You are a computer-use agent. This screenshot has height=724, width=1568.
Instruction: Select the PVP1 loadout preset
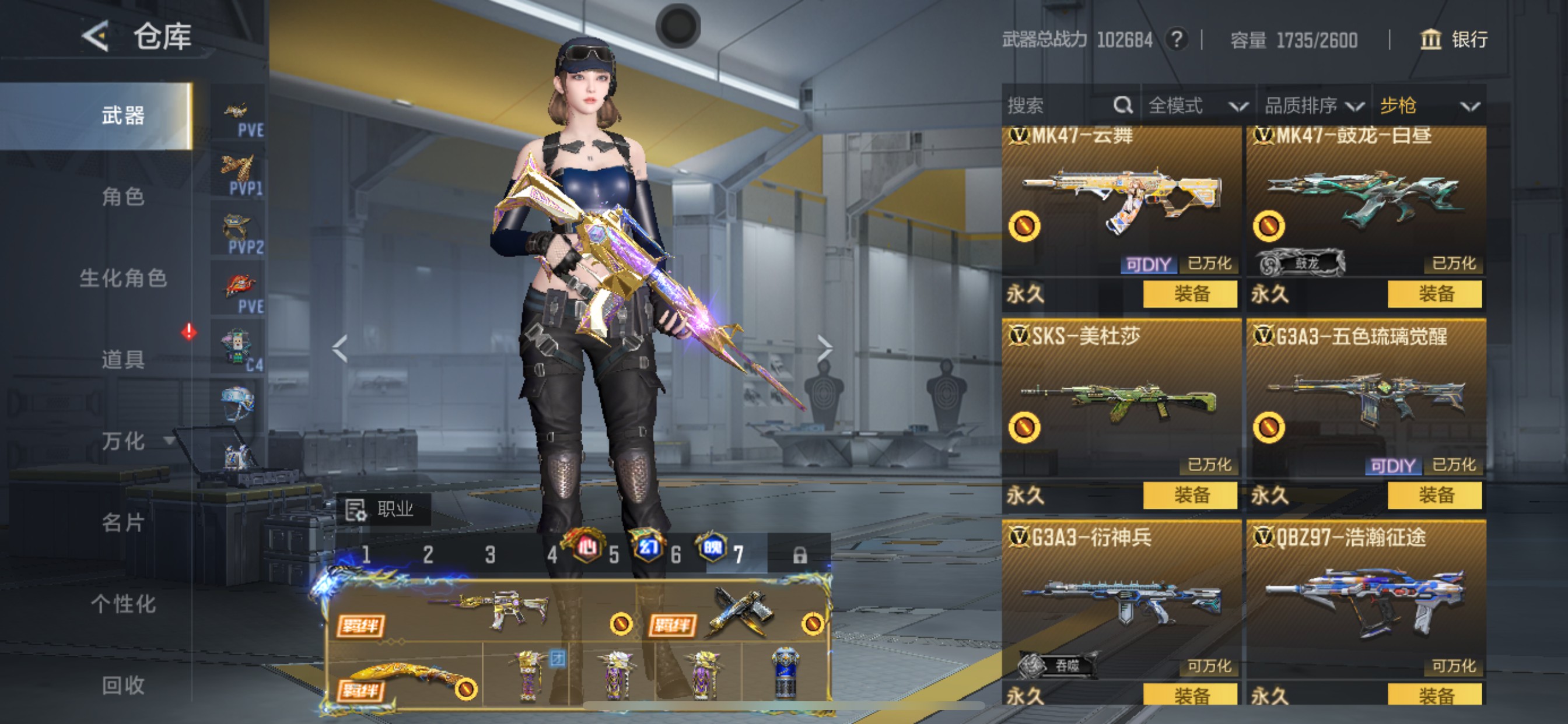[x=239, y=174]
